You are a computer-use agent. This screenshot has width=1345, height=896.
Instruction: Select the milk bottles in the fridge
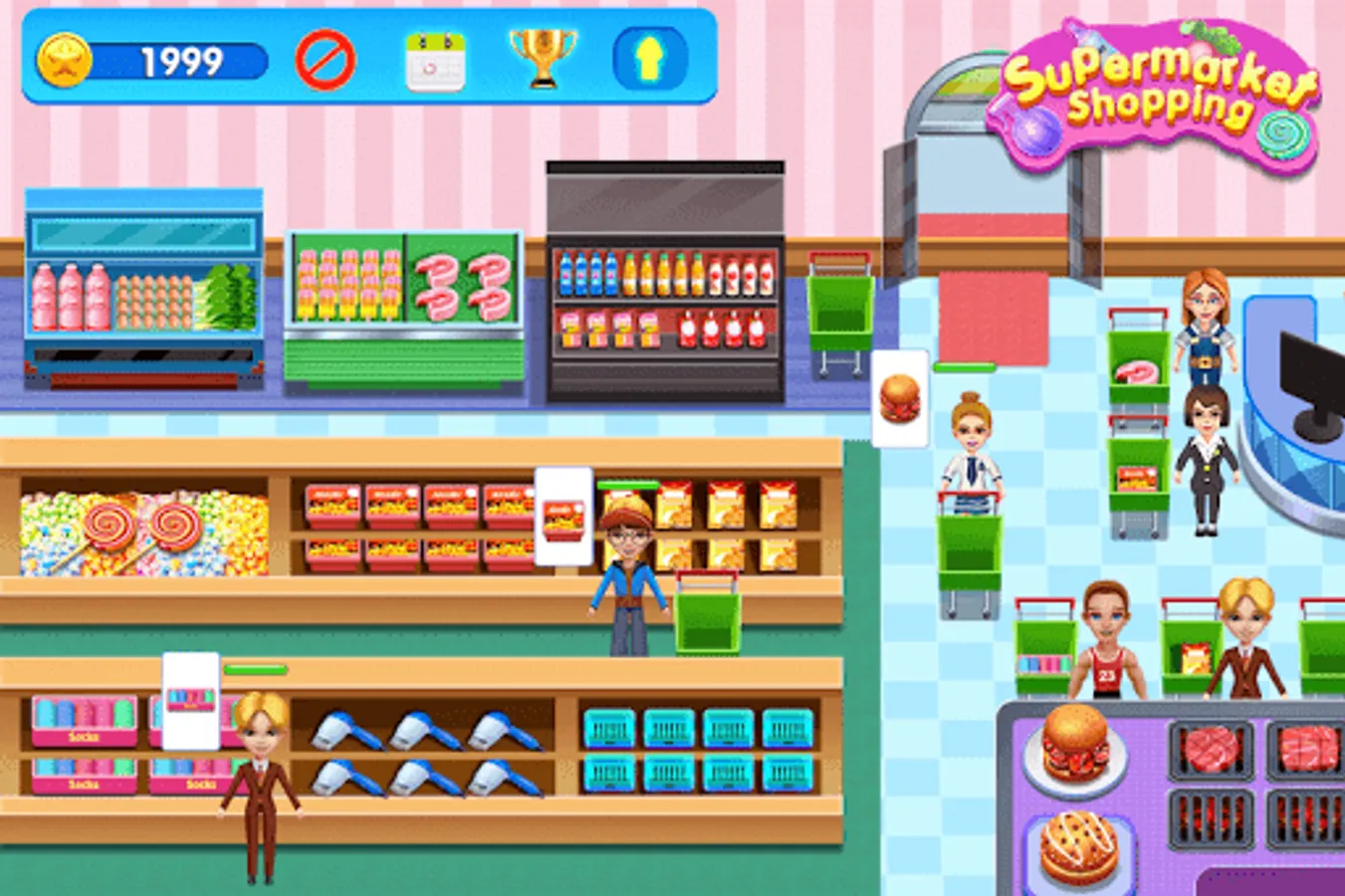(x=70, y=299)
